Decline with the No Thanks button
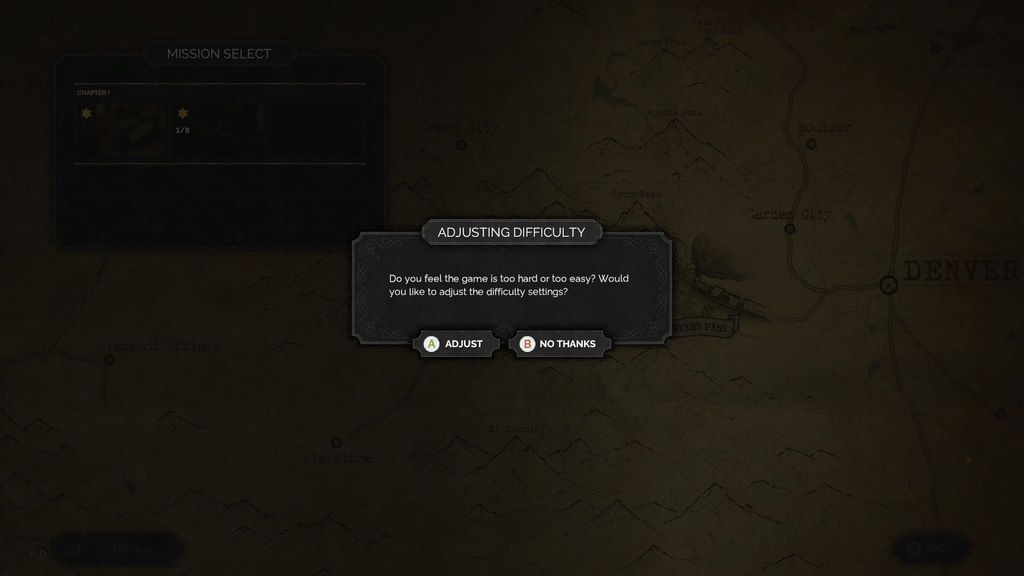1024x576 pixels. [x=559, y=344]
